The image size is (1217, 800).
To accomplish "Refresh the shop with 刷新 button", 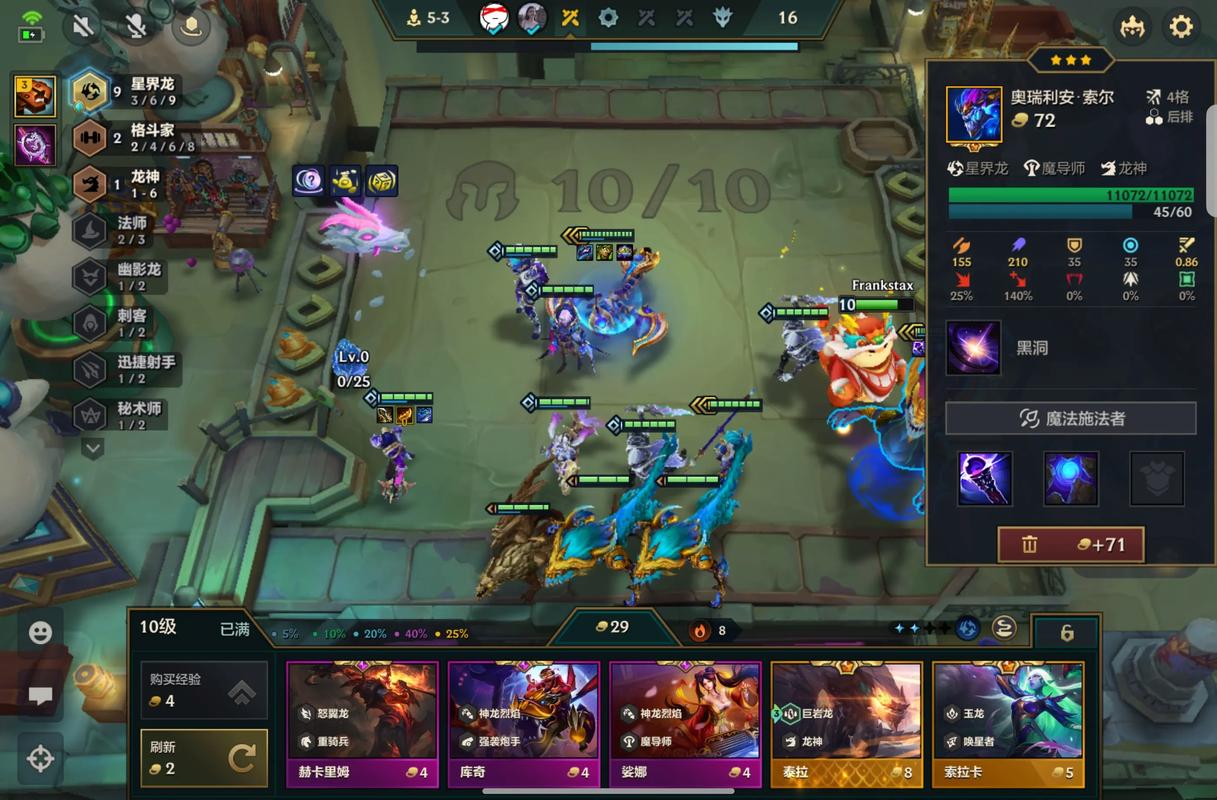I will tap(204, 758).
